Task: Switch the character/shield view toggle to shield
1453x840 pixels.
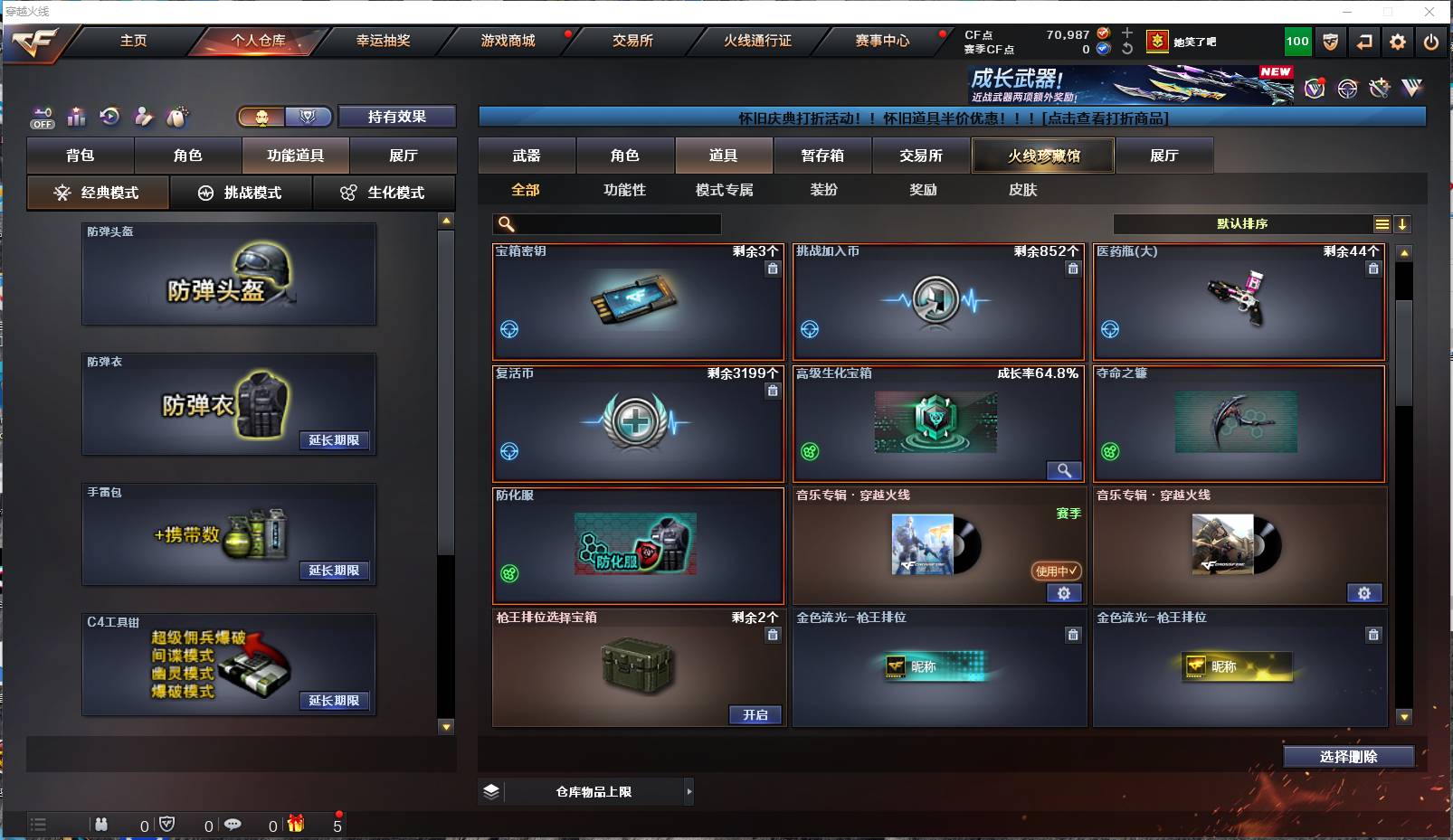Action: pos(309,117)
